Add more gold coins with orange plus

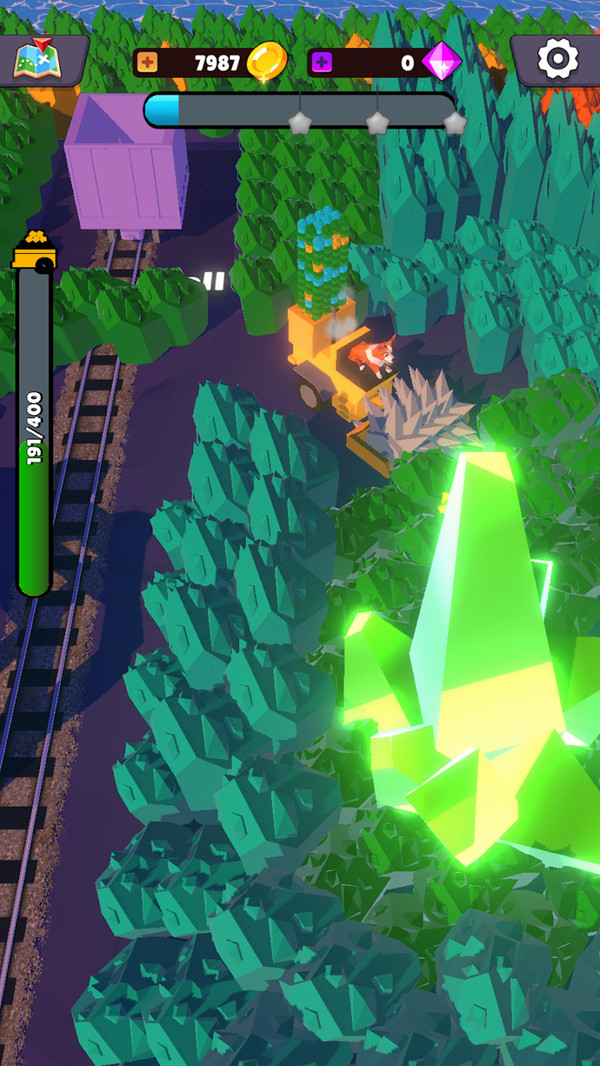[x=148, y=63]
